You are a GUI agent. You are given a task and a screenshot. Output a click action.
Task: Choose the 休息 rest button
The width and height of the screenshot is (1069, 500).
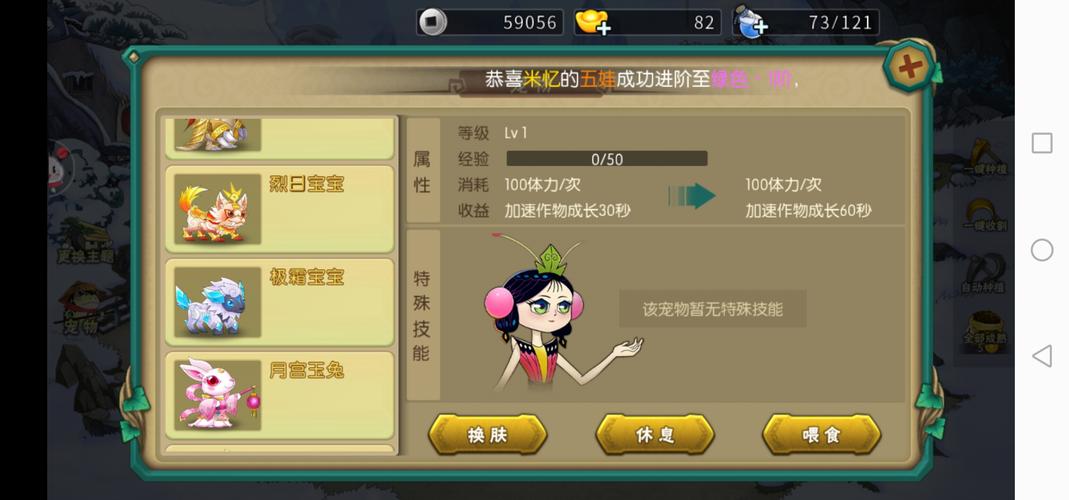point(655,435)
